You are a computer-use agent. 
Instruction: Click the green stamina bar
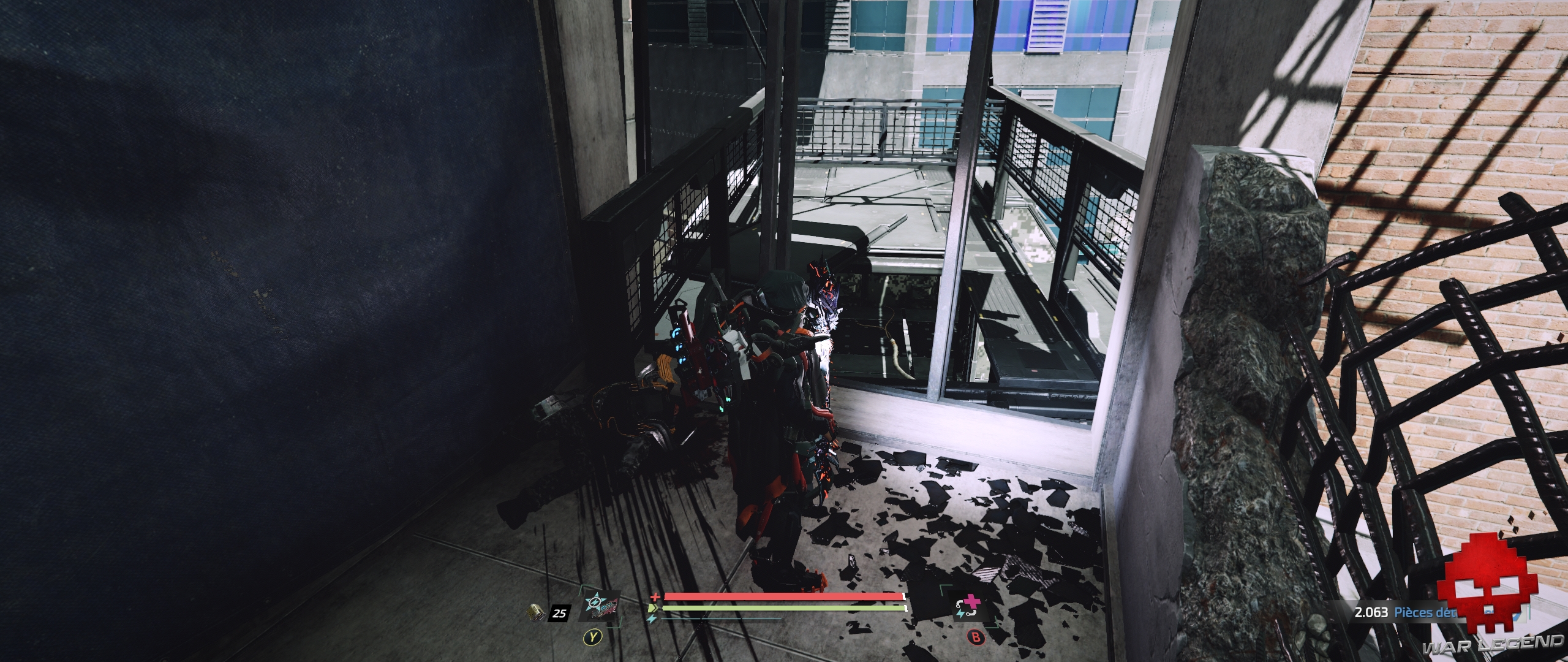coord(785,608)
